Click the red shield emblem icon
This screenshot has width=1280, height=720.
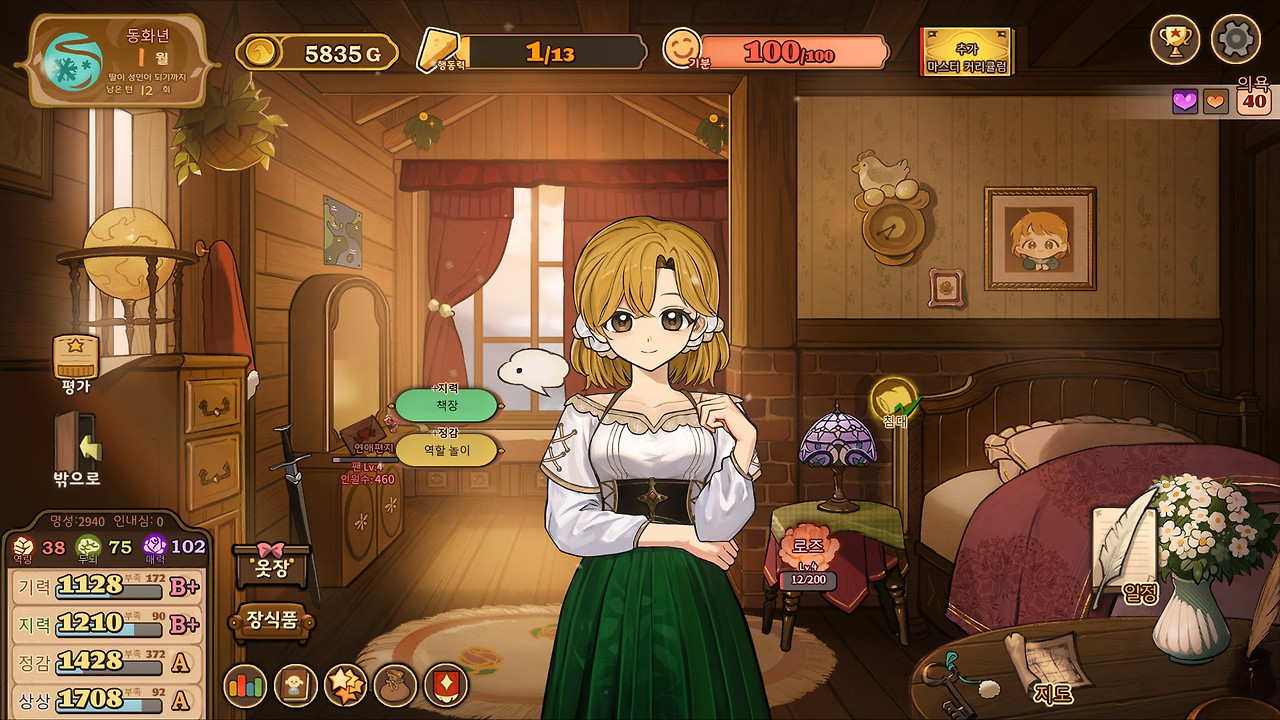pyautogui.click(x=445, y=686)
